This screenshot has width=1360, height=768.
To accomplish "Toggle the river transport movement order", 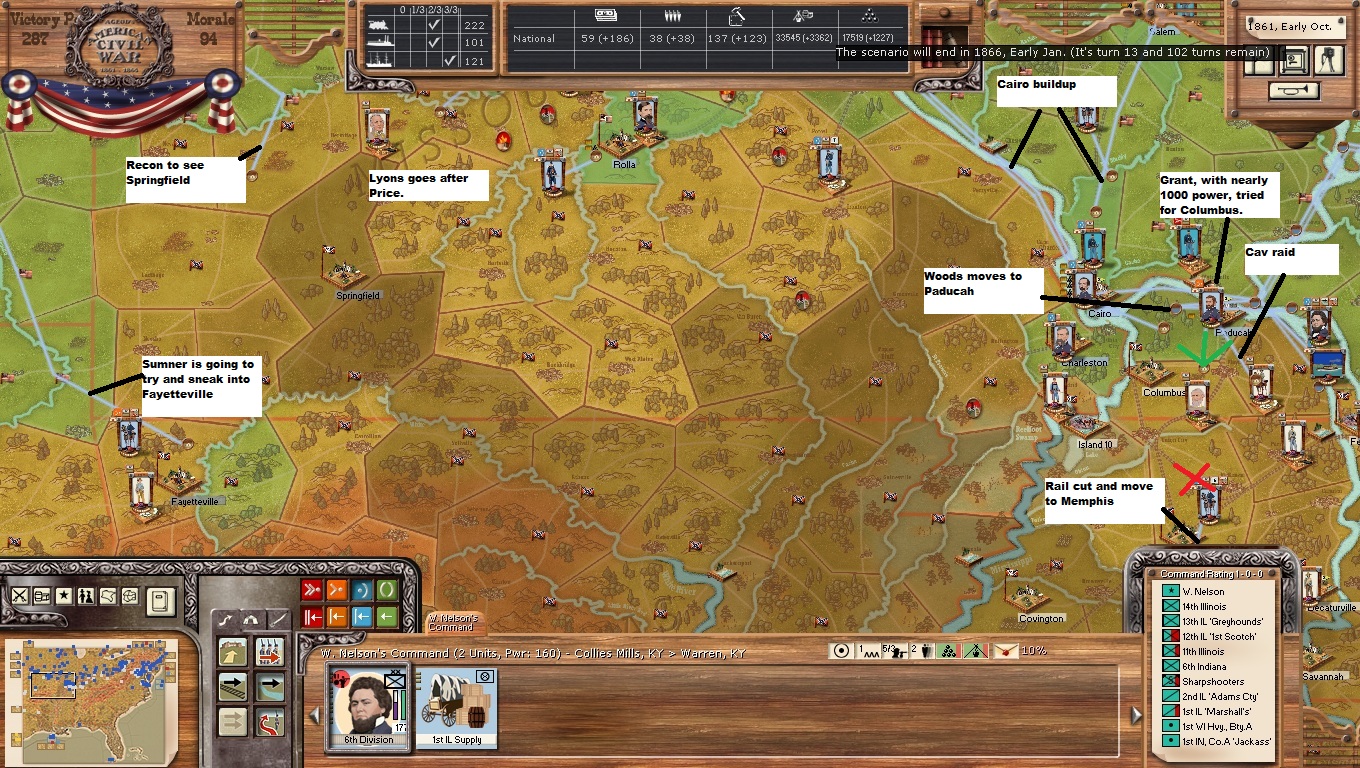I will pyautogui.click(x=269, y=687).
